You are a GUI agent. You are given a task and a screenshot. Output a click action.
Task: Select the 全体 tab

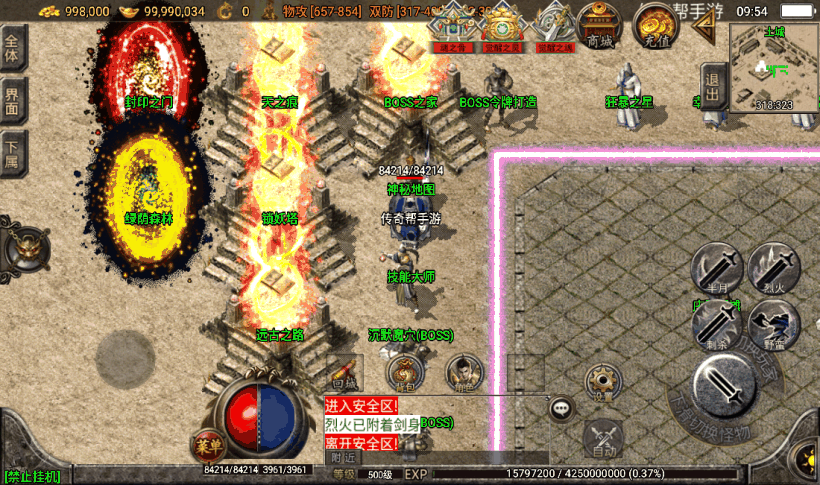(13, 49)
